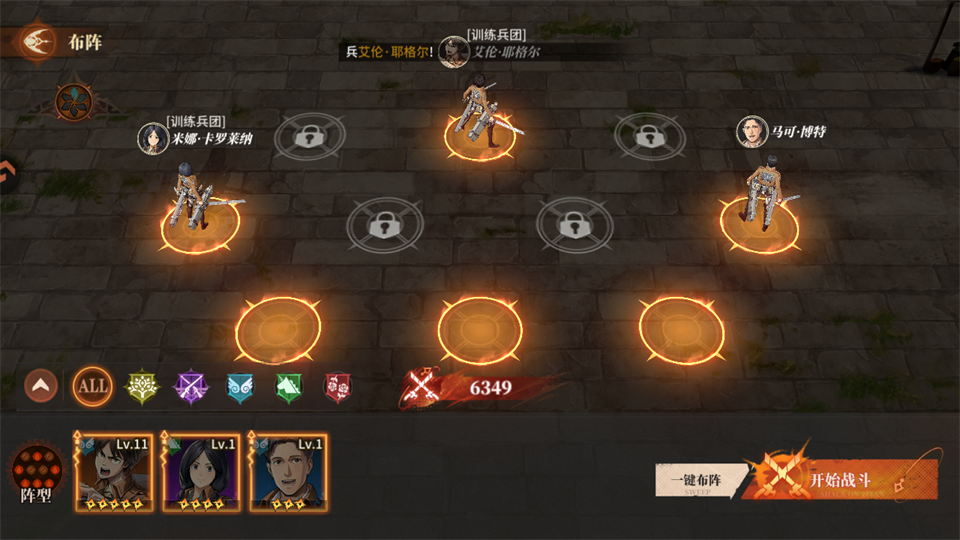Expand the side arrow tab at left edge
Screen dimensions: 960x540
click(x=6, y=174)
